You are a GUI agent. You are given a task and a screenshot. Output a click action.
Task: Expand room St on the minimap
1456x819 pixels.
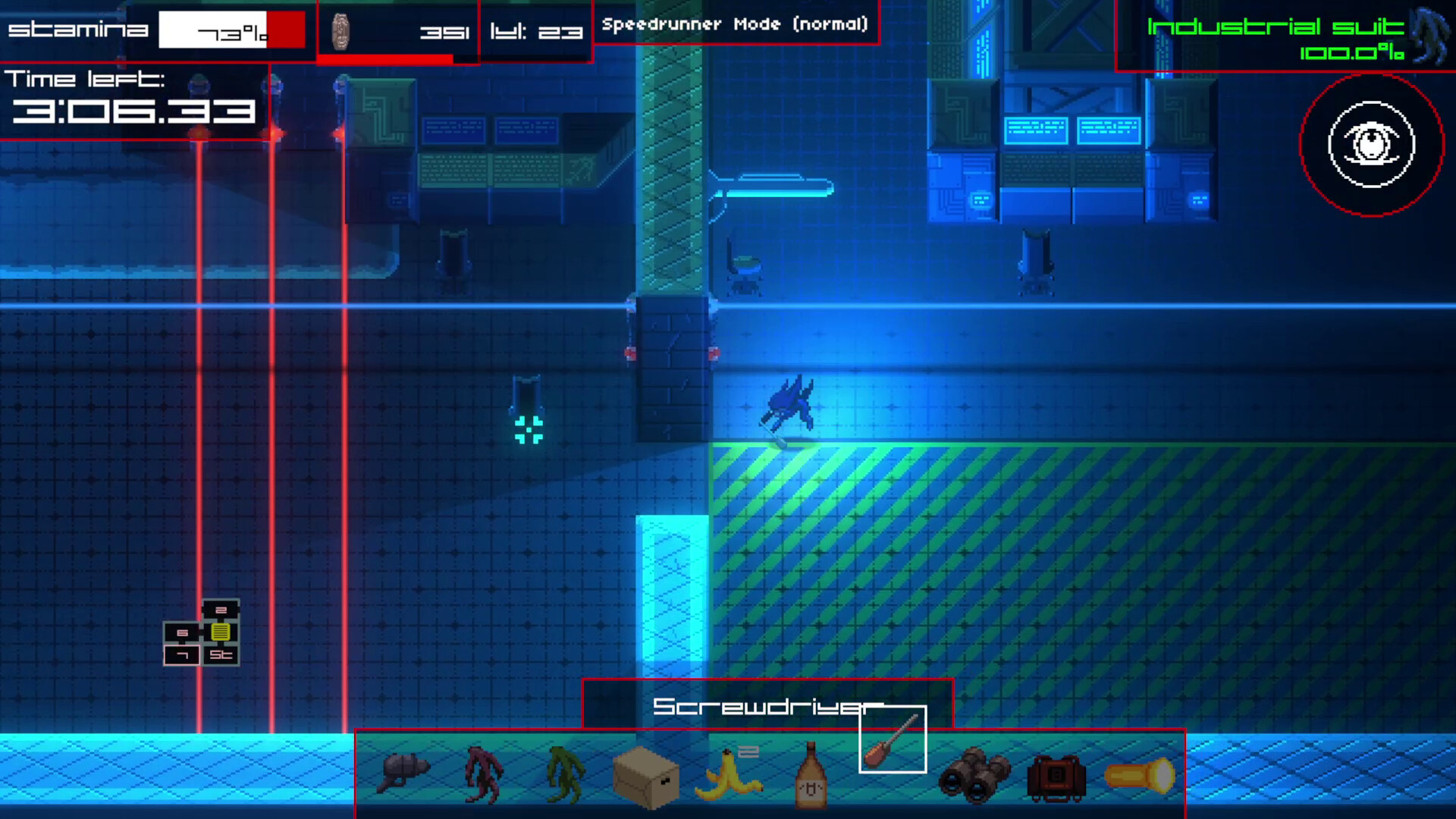tap(221, 654)
